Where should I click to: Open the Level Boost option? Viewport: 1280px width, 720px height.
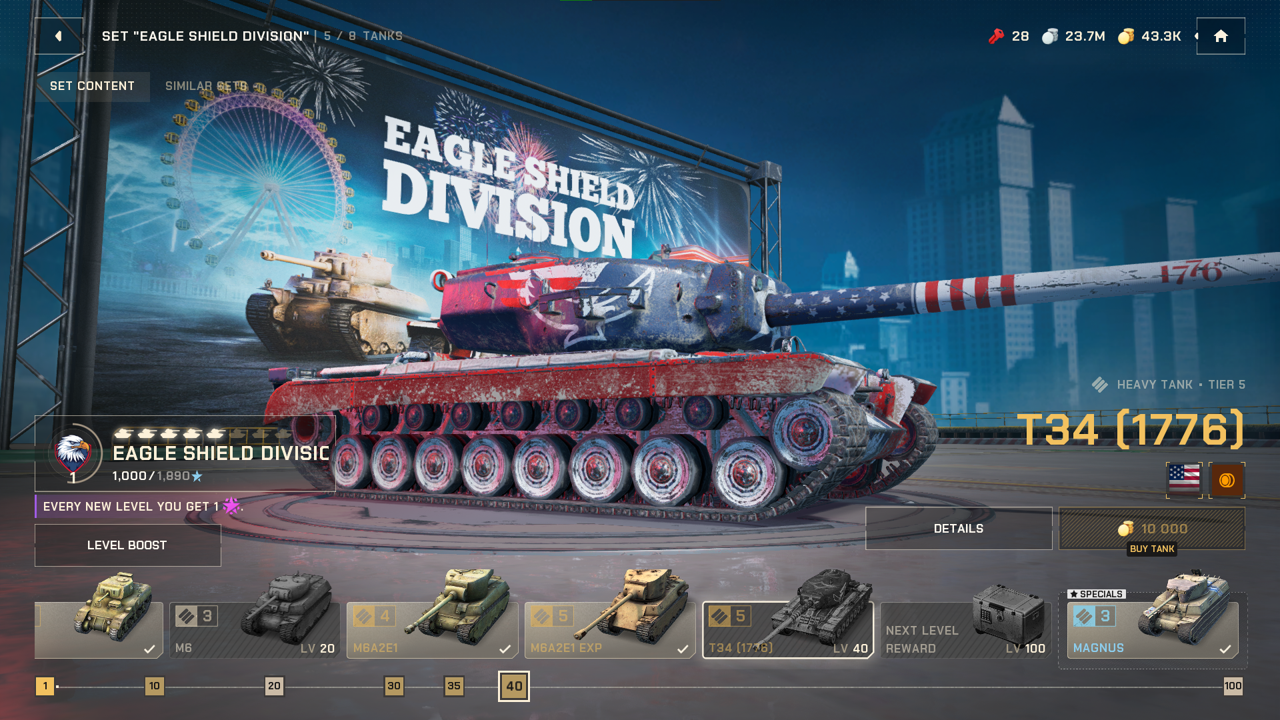[x=128, y=545]
